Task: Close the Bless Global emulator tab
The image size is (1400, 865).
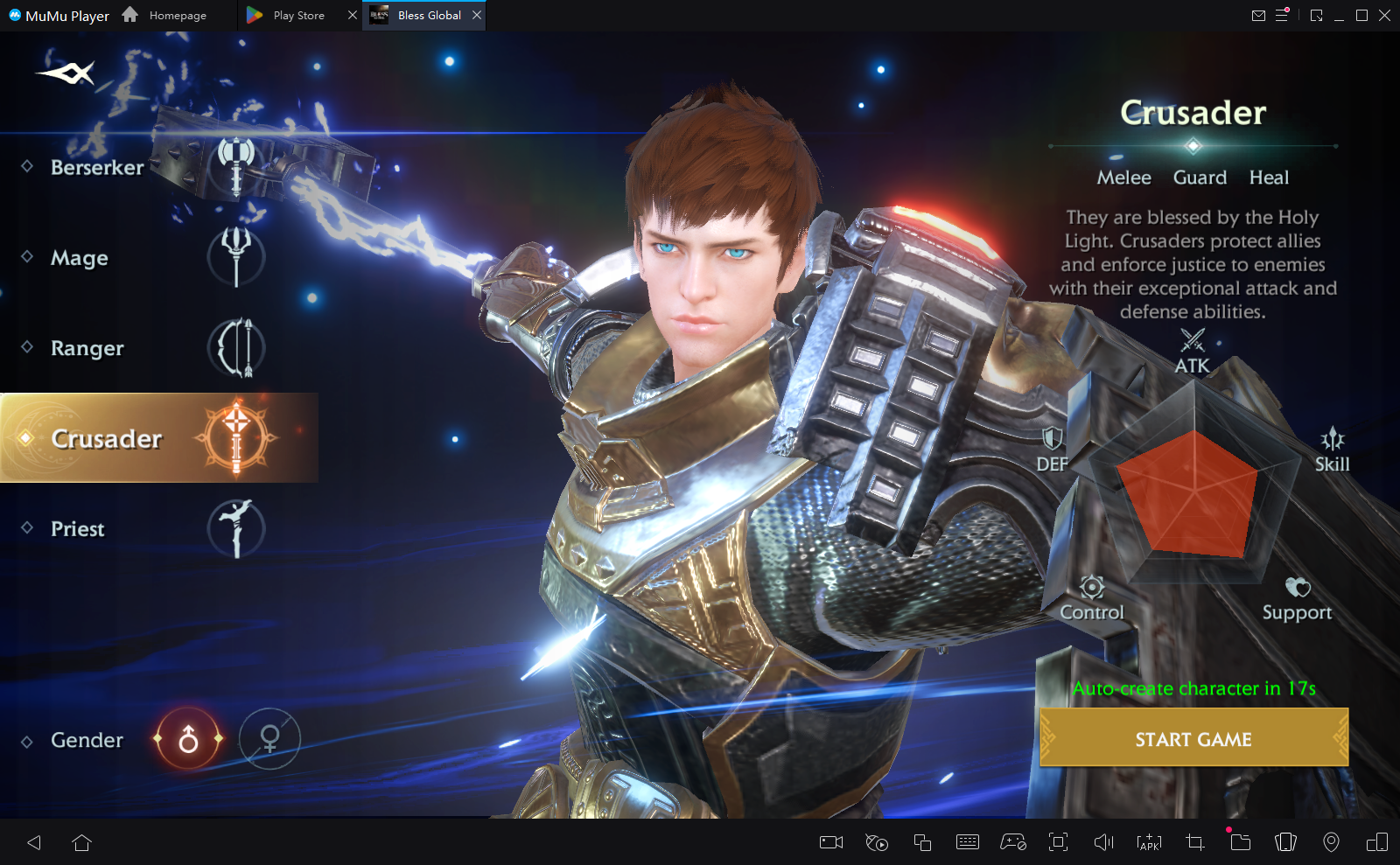Action: tap(477, 15)
